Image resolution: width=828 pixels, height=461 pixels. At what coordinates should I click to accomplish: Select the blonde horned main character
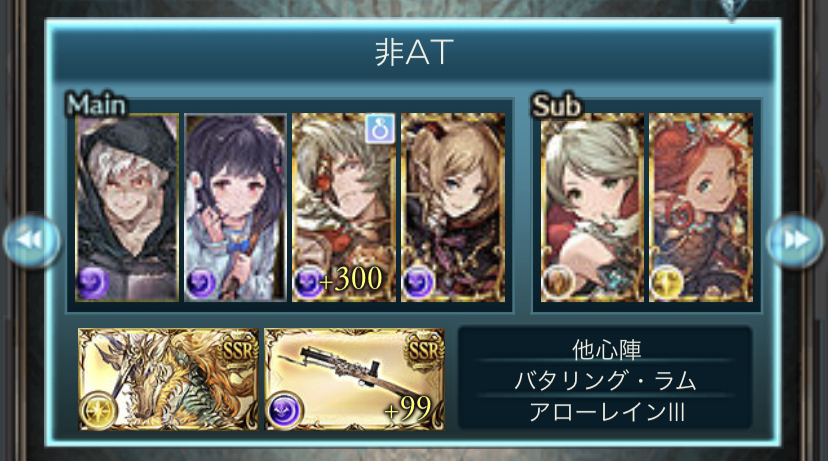pyautogui.click(x=451, y=208)
